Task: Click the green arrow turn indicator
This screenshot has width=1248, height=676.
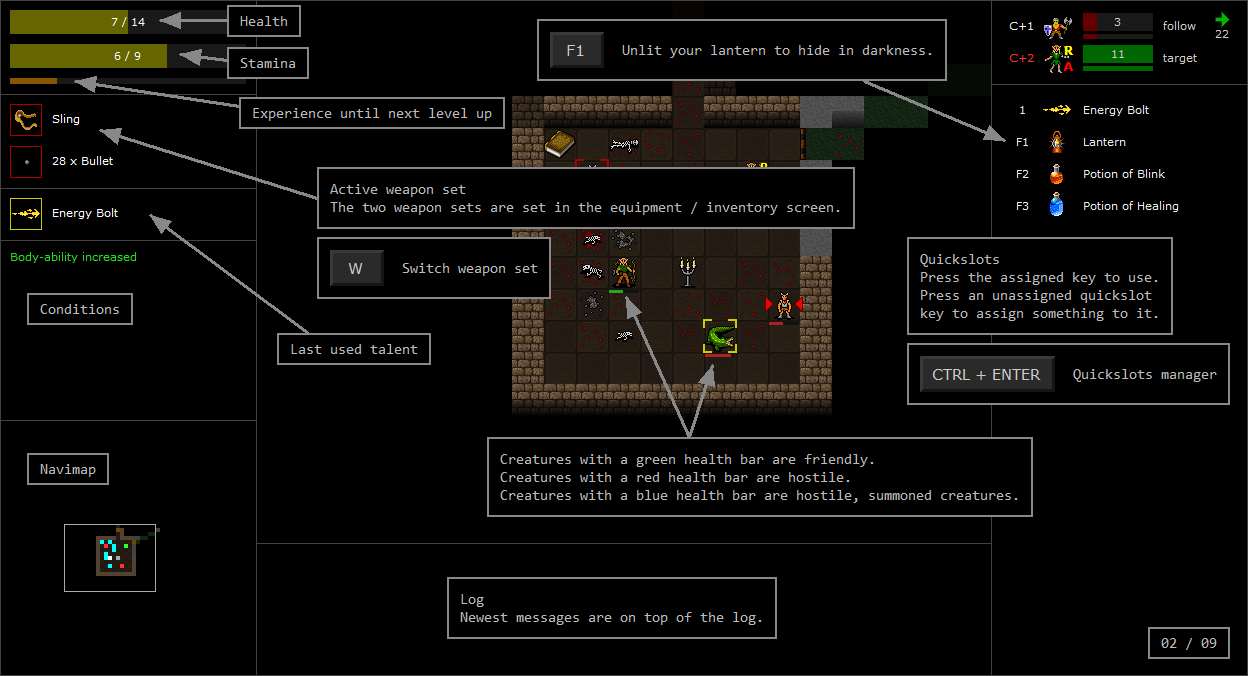Action: coord(1222,19)
